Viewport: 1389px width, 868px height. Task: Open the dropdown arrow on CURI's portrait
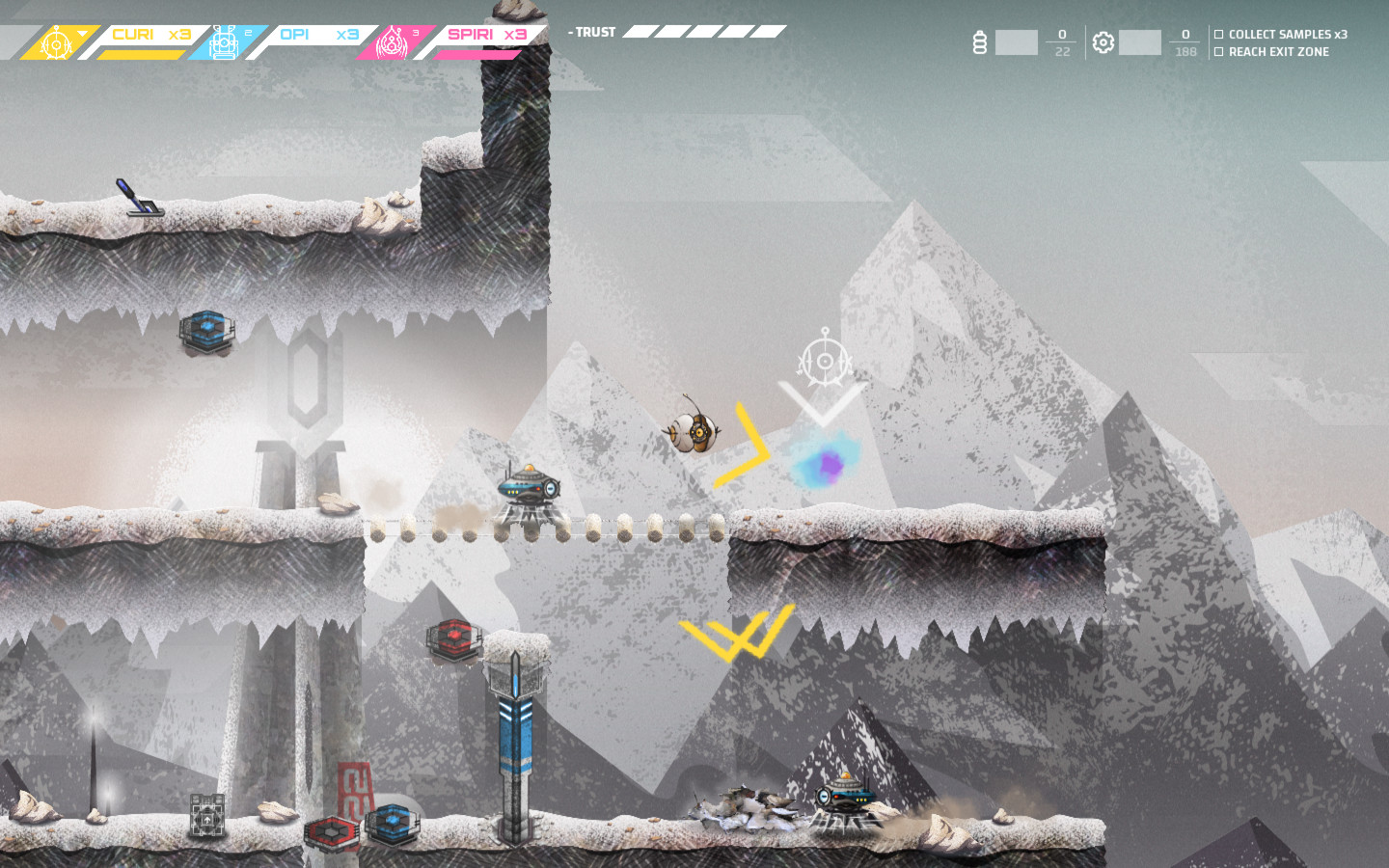(x=82, y=31)
